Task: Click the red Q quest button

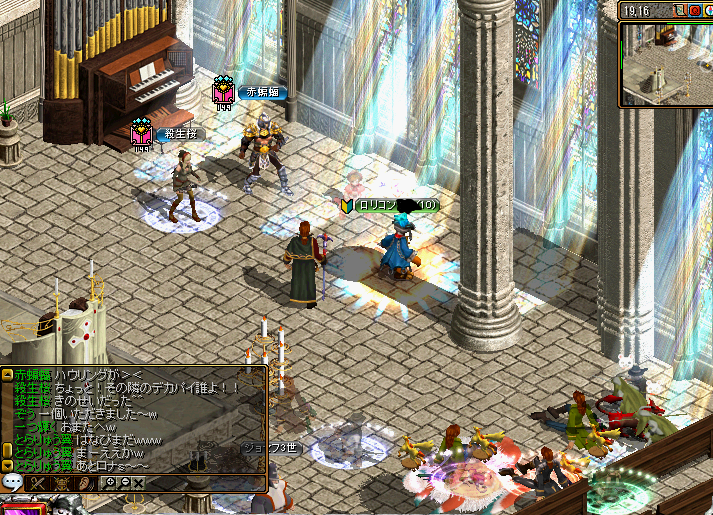Action: 694,10
